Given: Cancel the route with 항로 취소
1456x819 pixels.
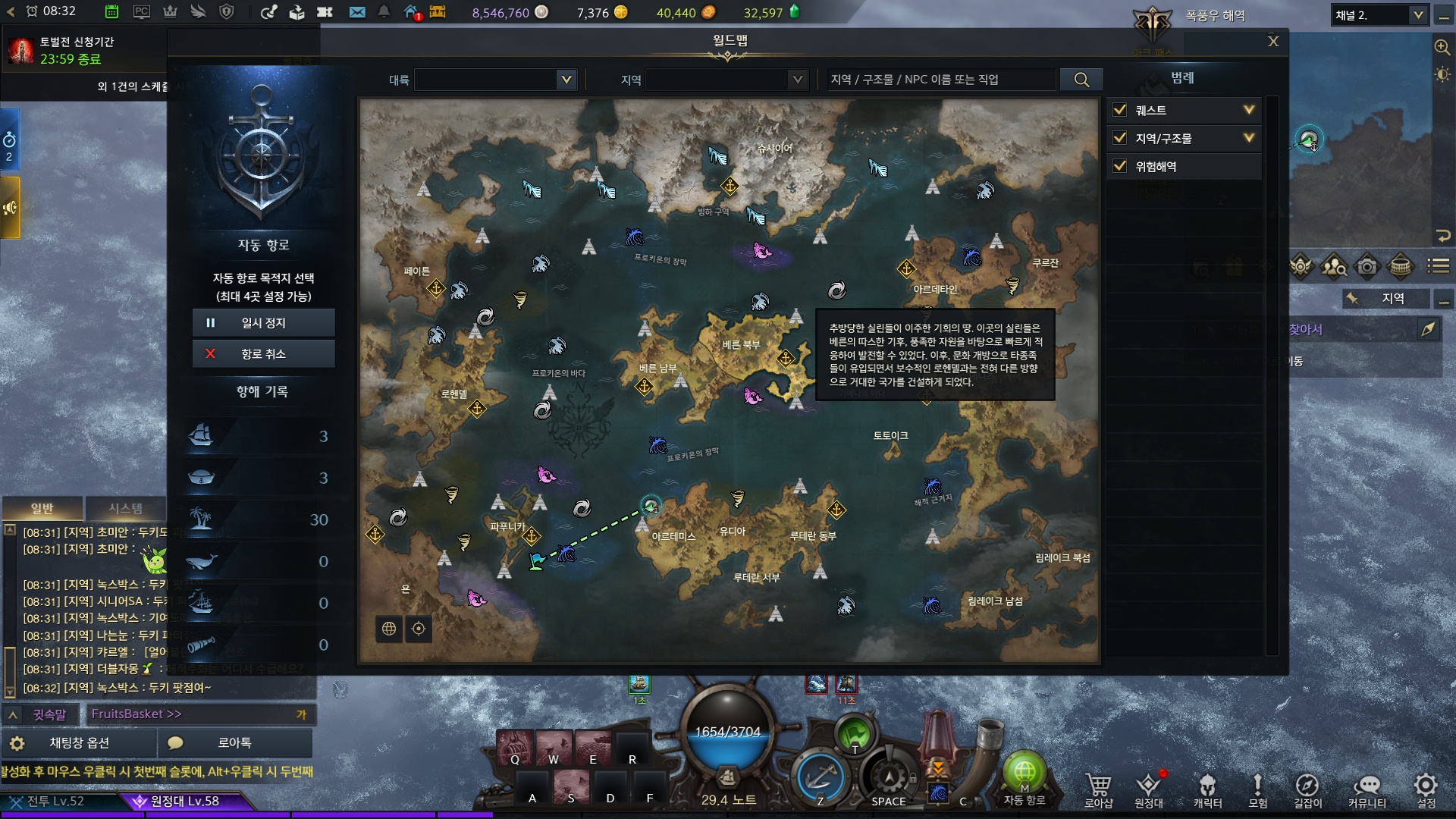Looking at the screenshot, I should (x=263, y=354).
